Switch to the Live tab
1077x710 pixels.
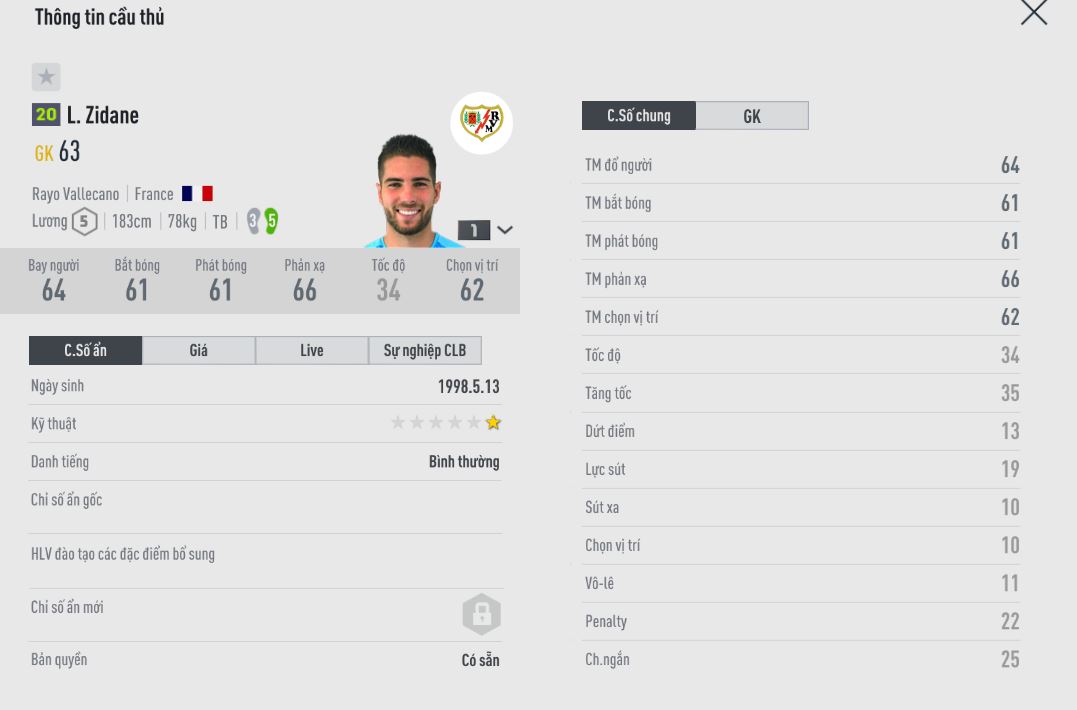click(x=312, y=350)
